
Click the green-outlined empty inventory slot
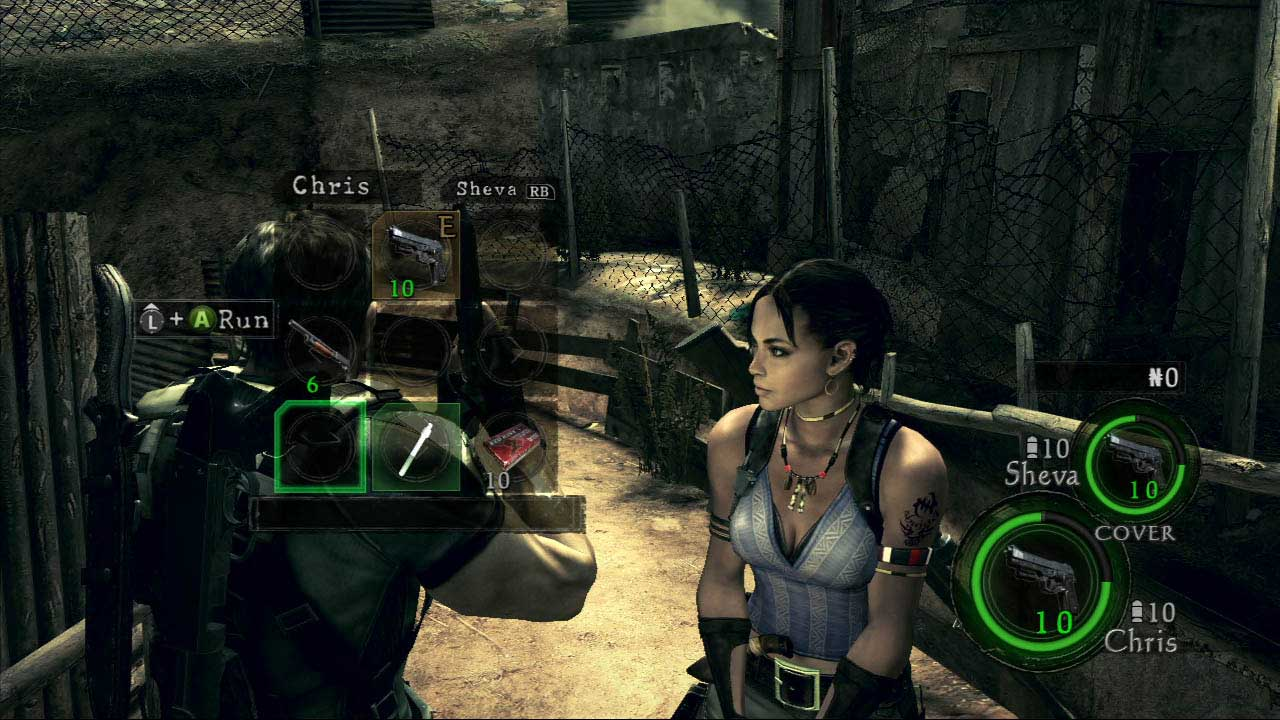320,447
